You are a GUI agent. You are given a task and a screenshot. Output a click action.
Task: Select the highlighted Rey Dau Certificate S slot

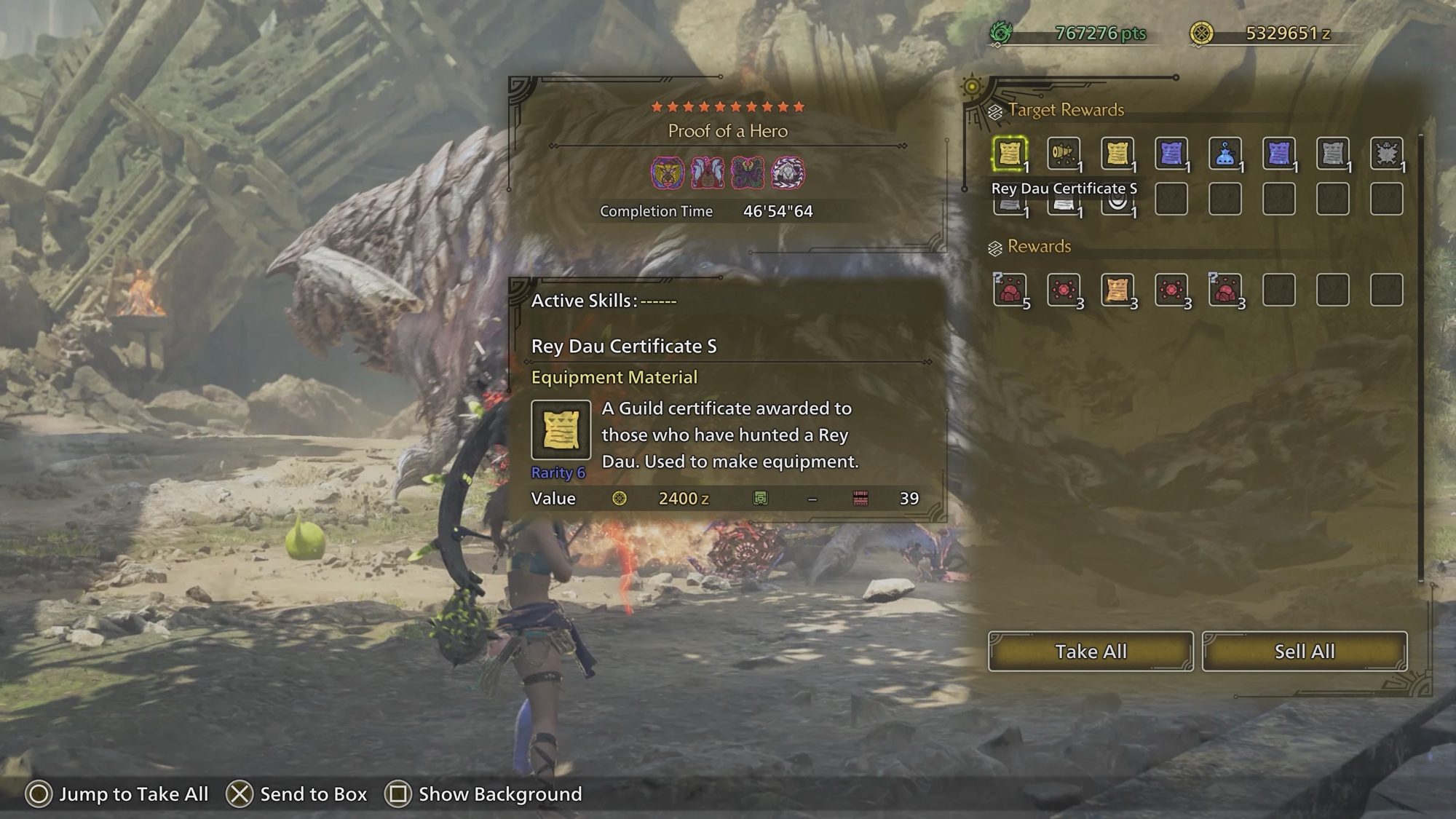point(1010,154)
